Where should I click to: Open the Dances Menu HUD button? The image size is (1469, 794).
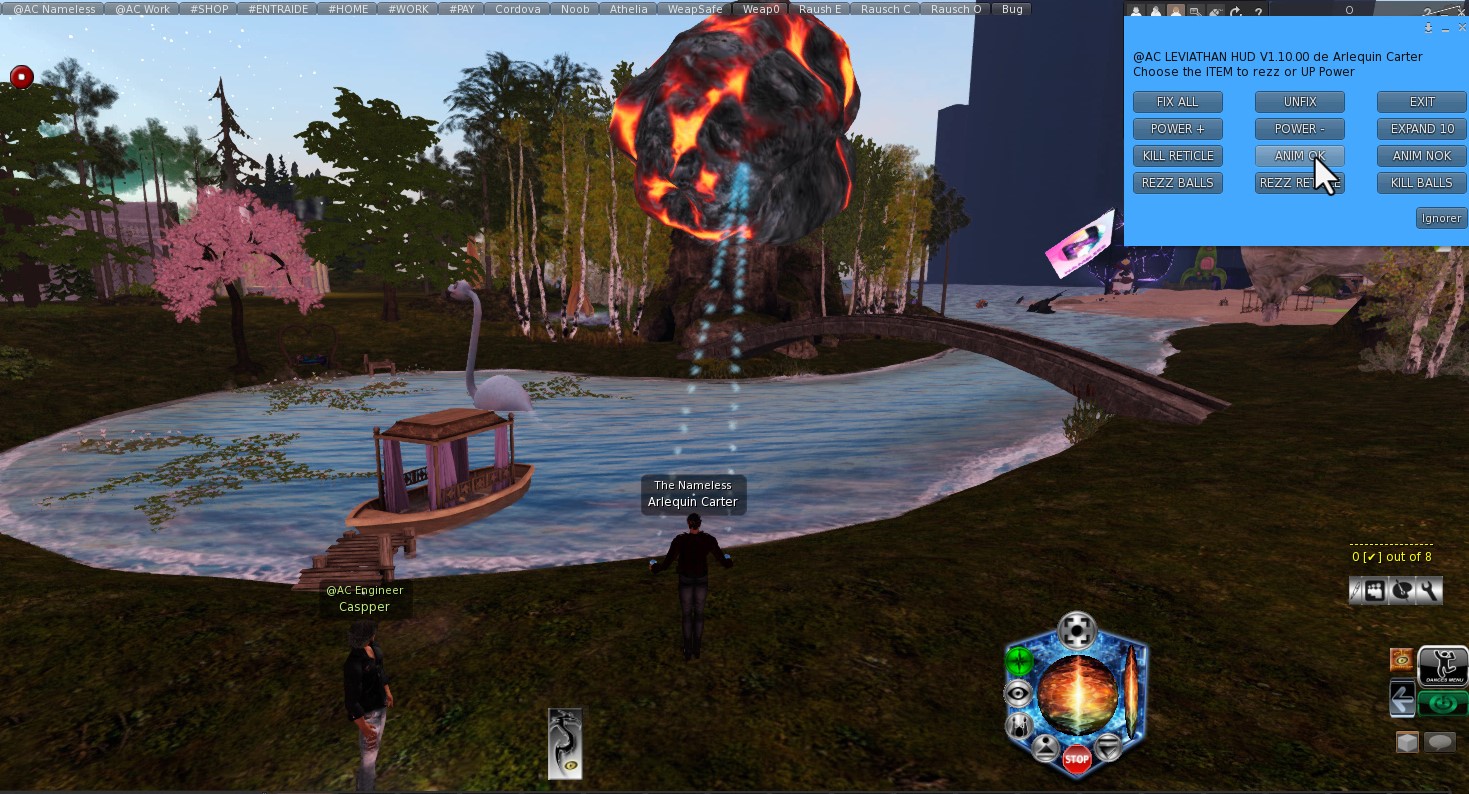[1442, 666]
